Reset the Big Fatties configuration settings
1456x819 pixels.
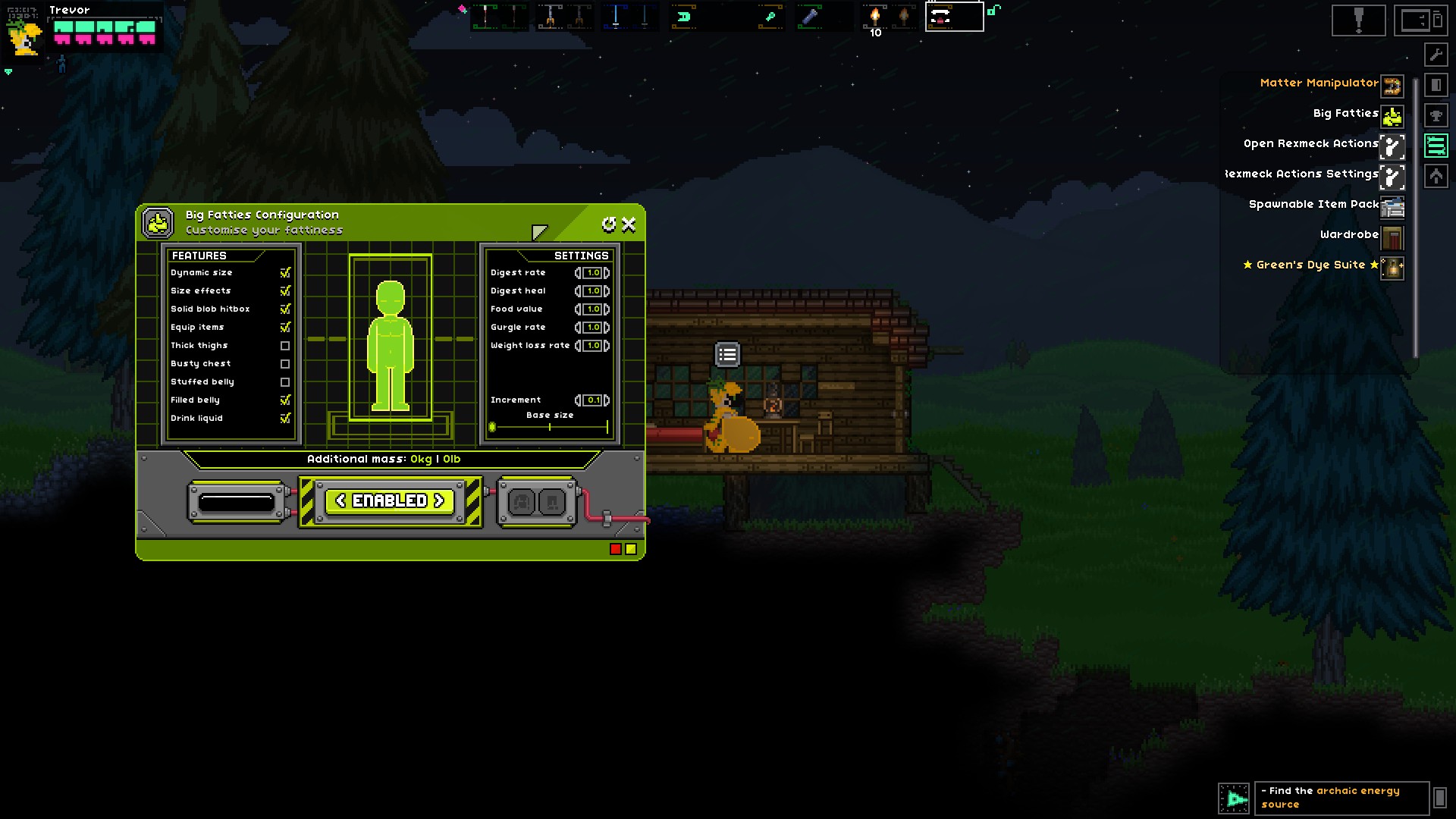pyautogui.click(x=608, y=224)
